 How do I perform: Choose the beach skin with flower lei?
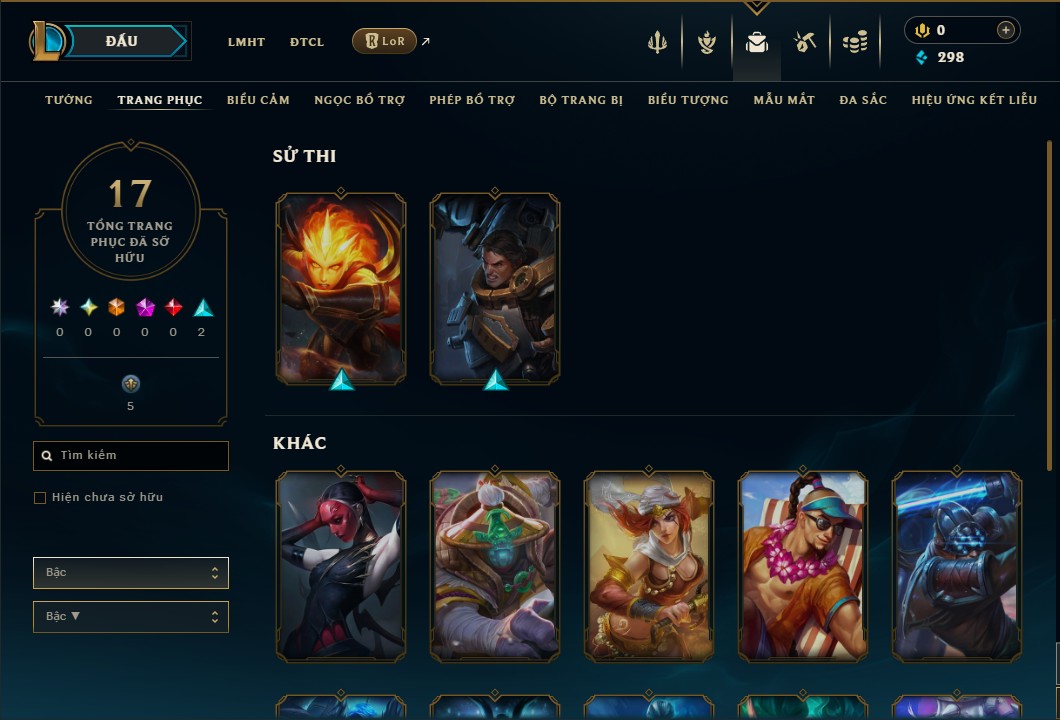[803, 566]
